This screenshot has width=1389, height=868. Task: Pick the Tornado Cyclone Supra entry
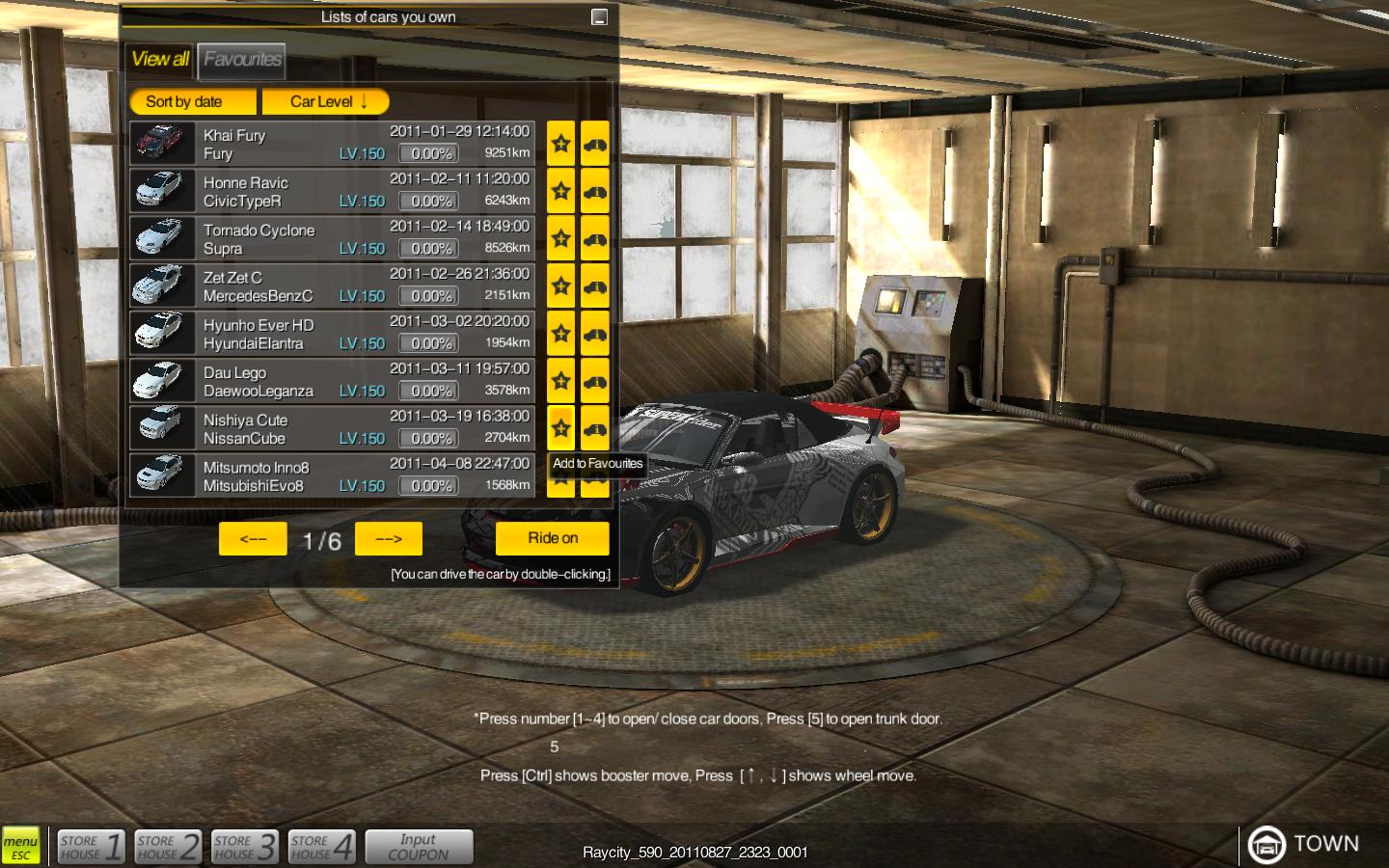(x=332, y=238)
